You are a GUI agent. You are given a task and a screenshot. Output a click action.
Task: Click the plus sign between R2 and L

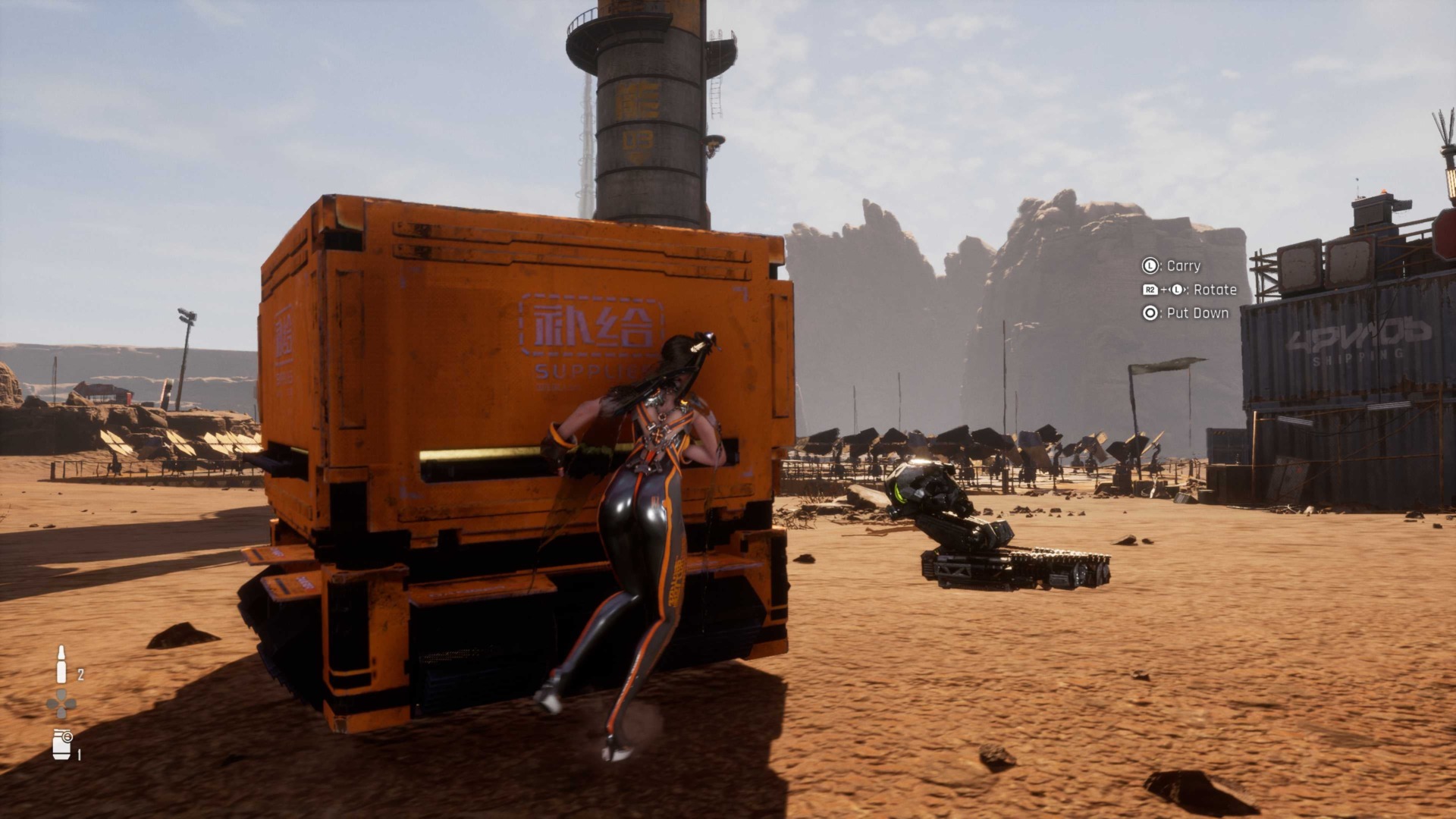(1164, 291)
